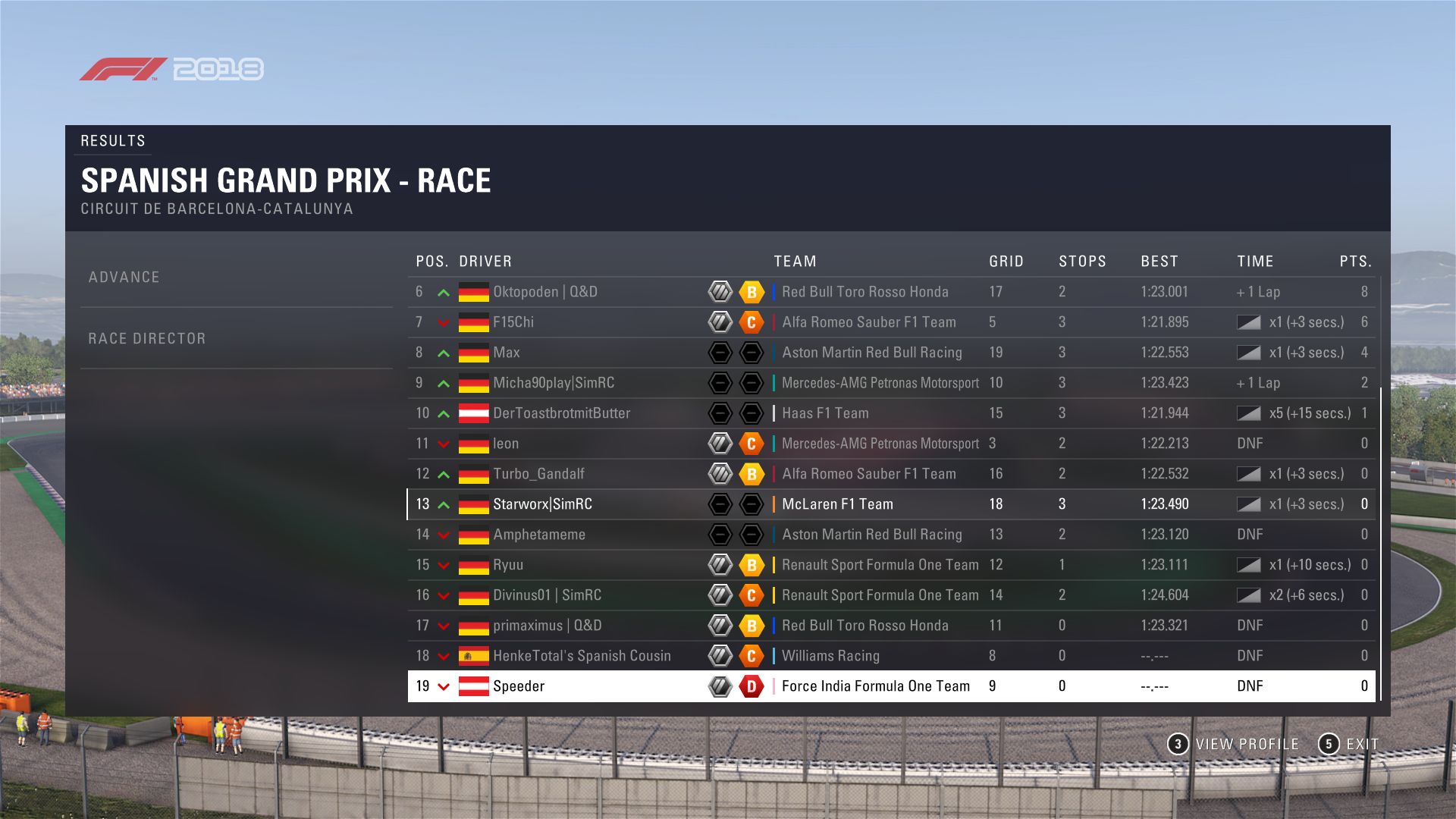Select Divinus01 | SimRC row

point(547,595)
